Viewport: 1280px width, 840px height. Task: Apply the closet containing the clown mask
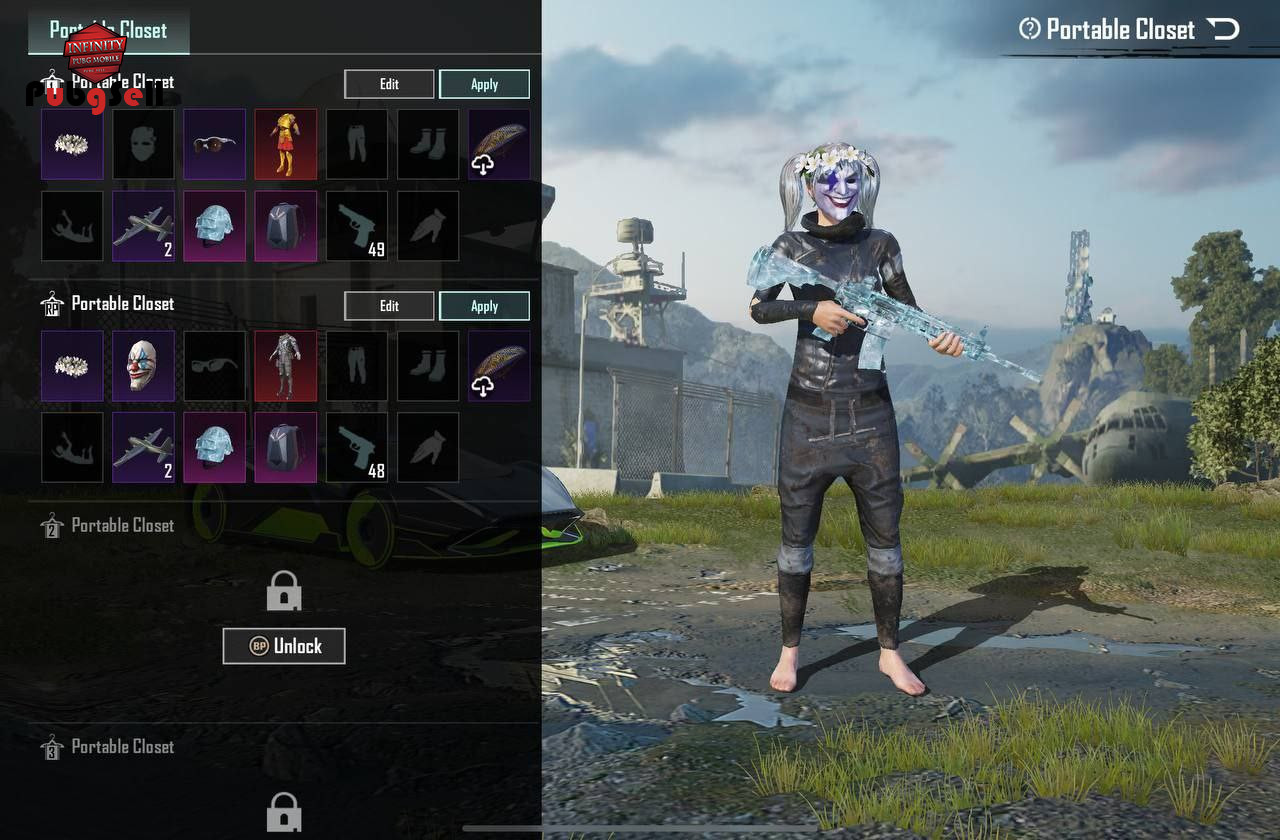click(x=484, y=306)
